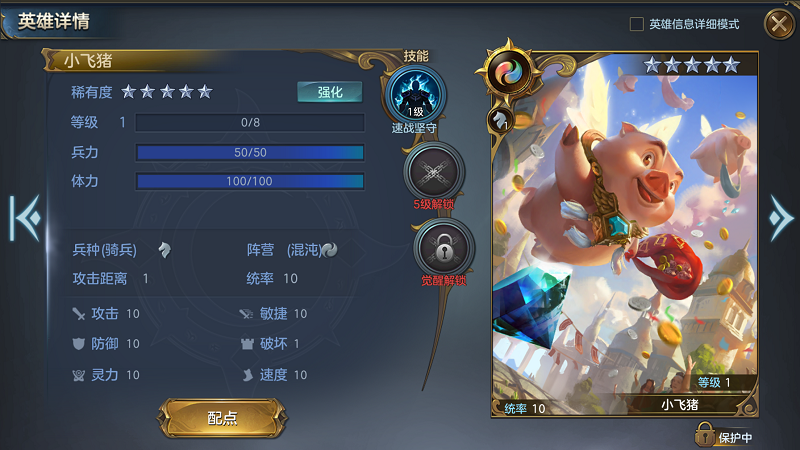The image size is (800, 450).
Task: Go to the previous hero with left arrow
Action: 23,217
